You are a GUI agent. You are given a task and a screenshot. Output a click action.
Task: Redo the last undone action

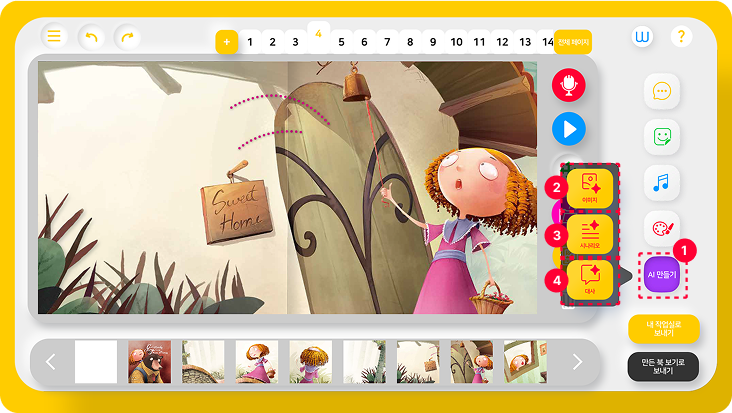[x=127, y=37]
